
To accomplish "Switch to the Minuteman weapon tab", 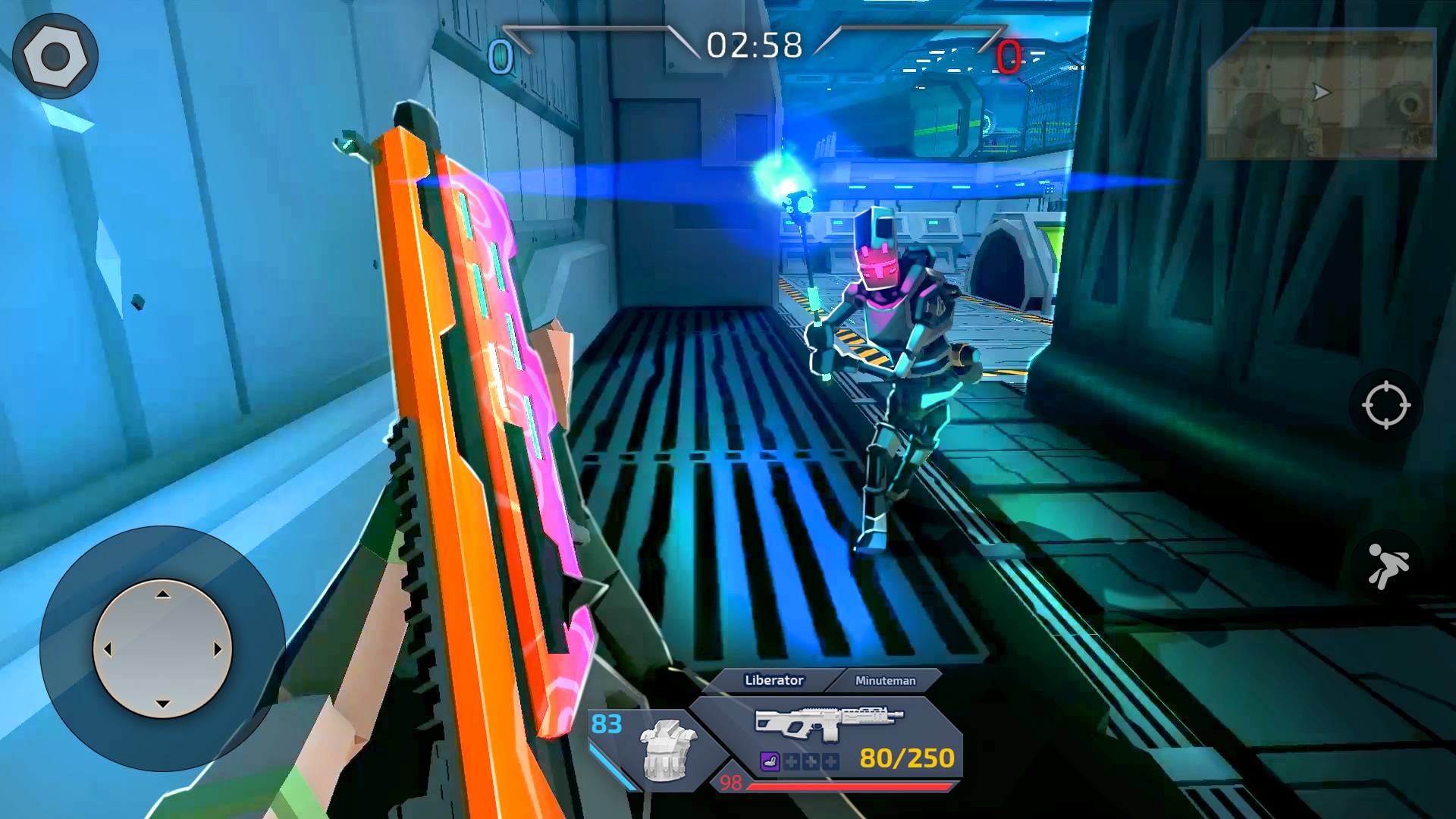I will click(885, 680).
